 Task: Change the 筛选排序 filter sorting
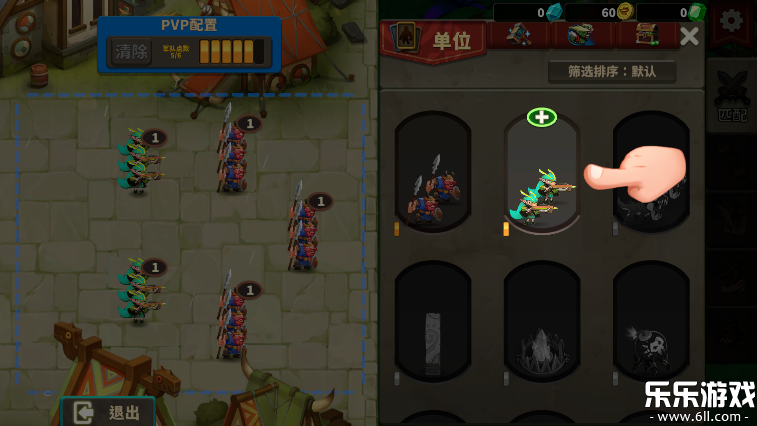612,72
